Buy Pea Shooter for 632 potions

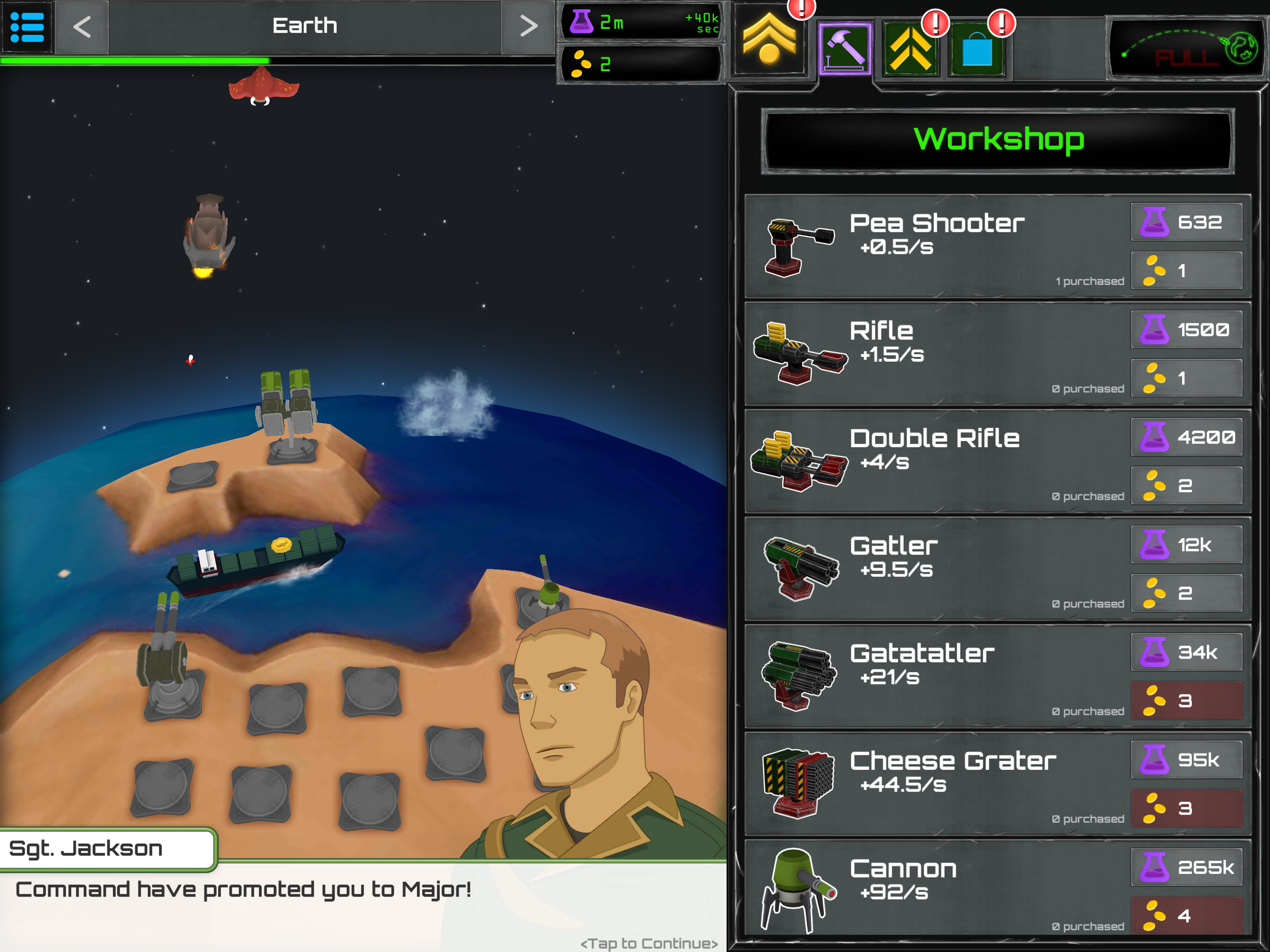[1186, 222]
